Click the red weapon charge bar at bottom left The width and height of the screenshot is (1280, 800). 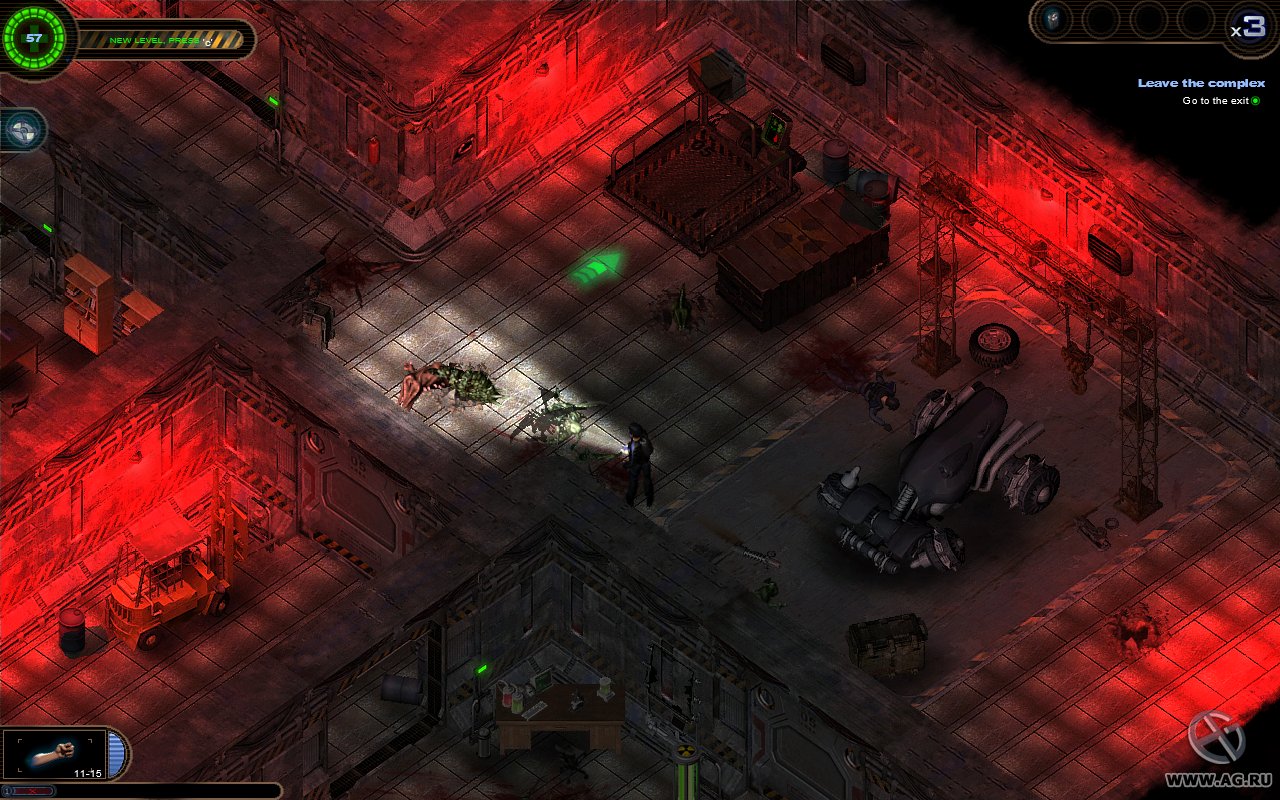[33, 790]
